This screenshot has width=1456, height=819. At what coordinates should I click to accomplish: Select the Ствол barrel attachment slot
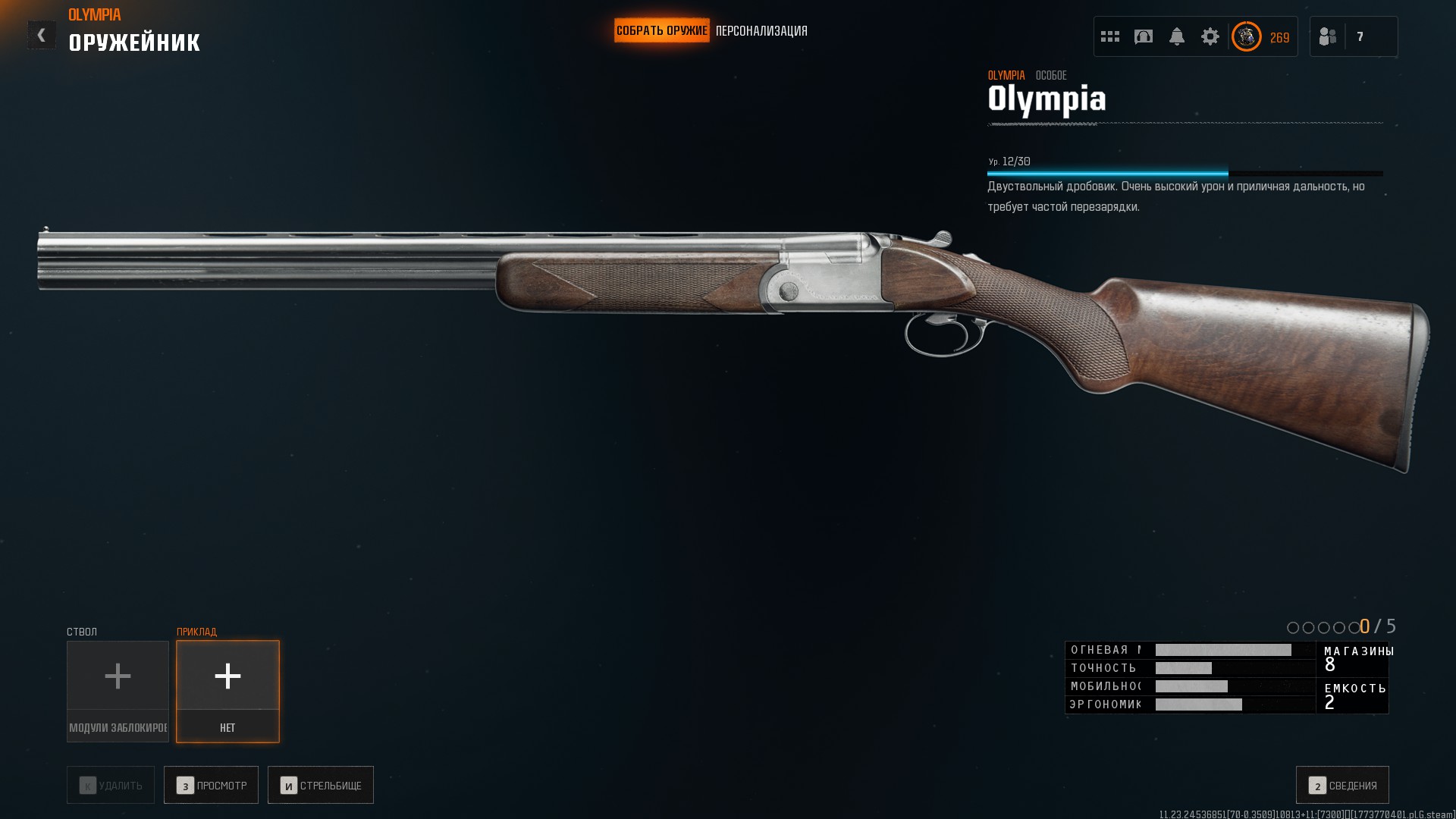(x=118, y=691)
